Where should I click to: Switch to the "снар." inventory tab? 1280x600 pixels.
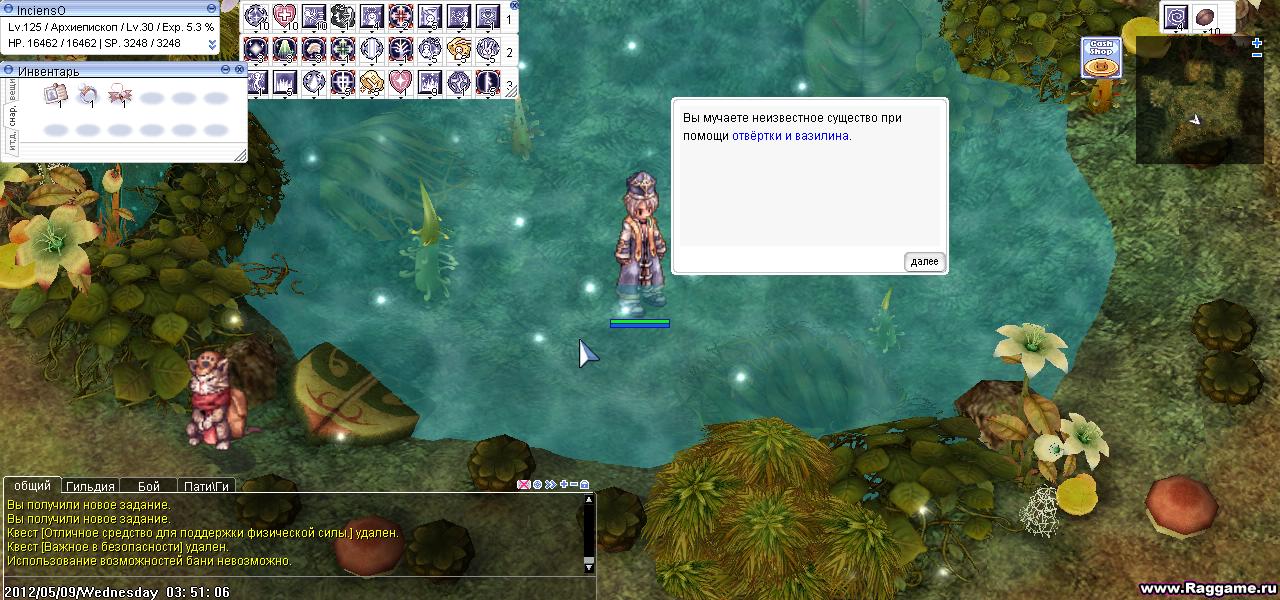tap(12, 115)
